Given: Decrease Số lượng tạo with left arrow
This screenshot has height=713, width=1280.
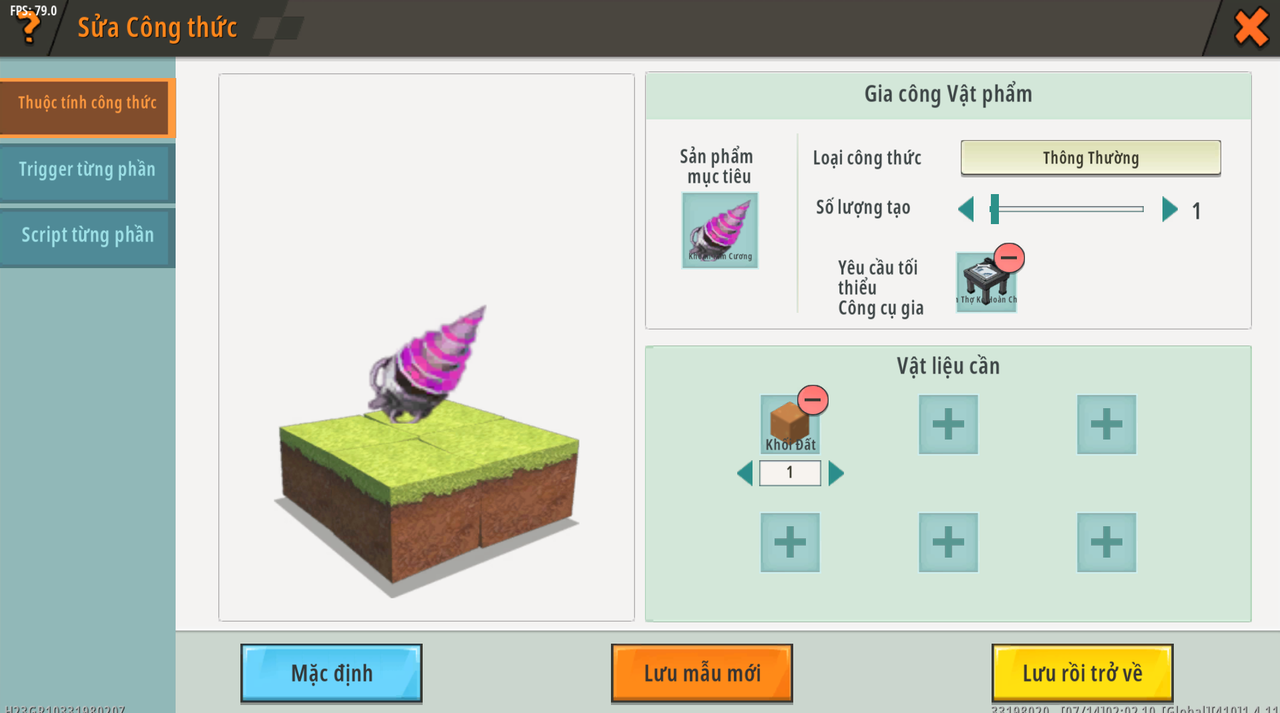Looking at the screenshot, I should [x=965, y=210].
